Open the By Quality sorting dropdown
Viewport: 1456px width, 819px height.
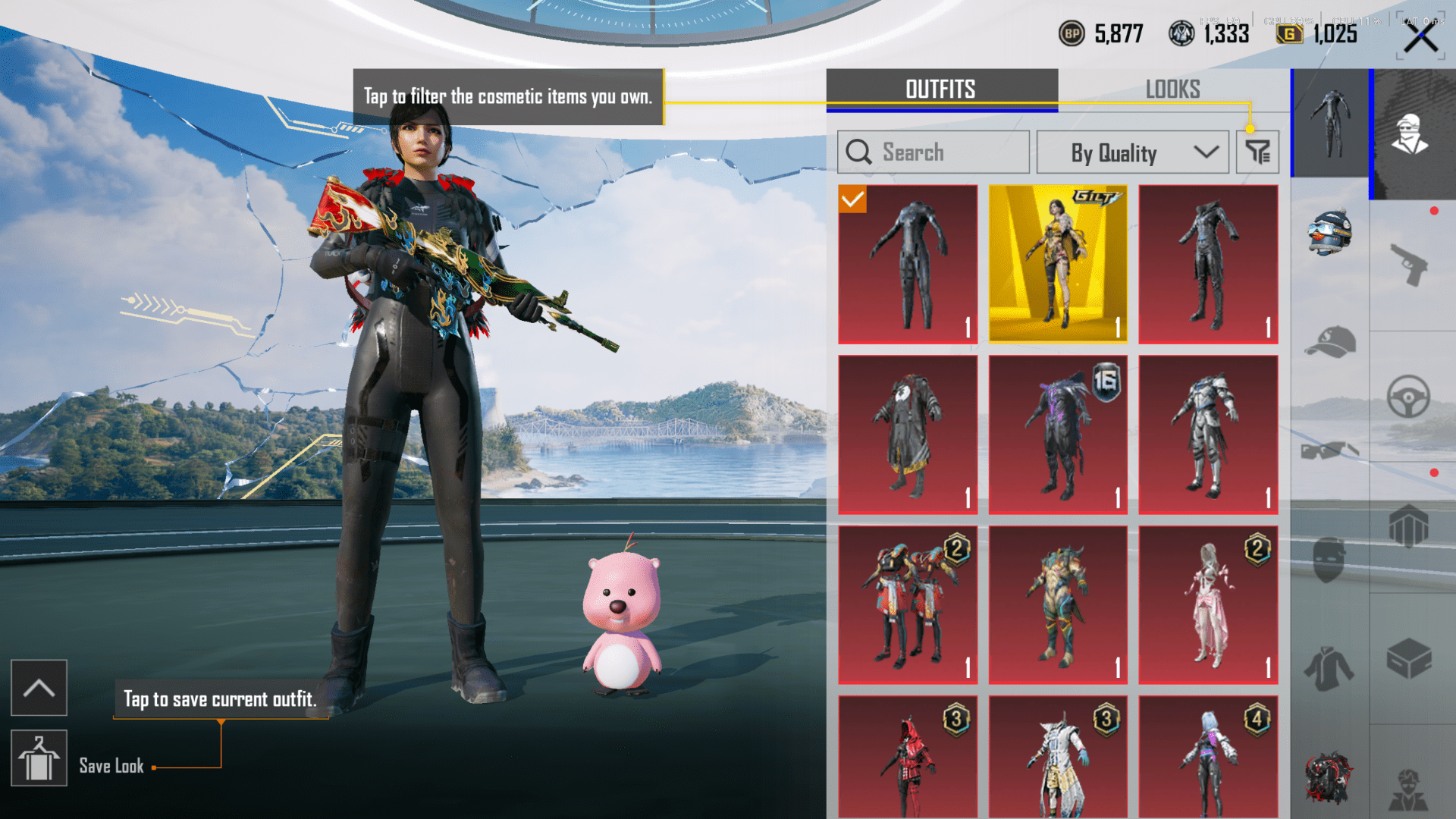pos(1131,152)
